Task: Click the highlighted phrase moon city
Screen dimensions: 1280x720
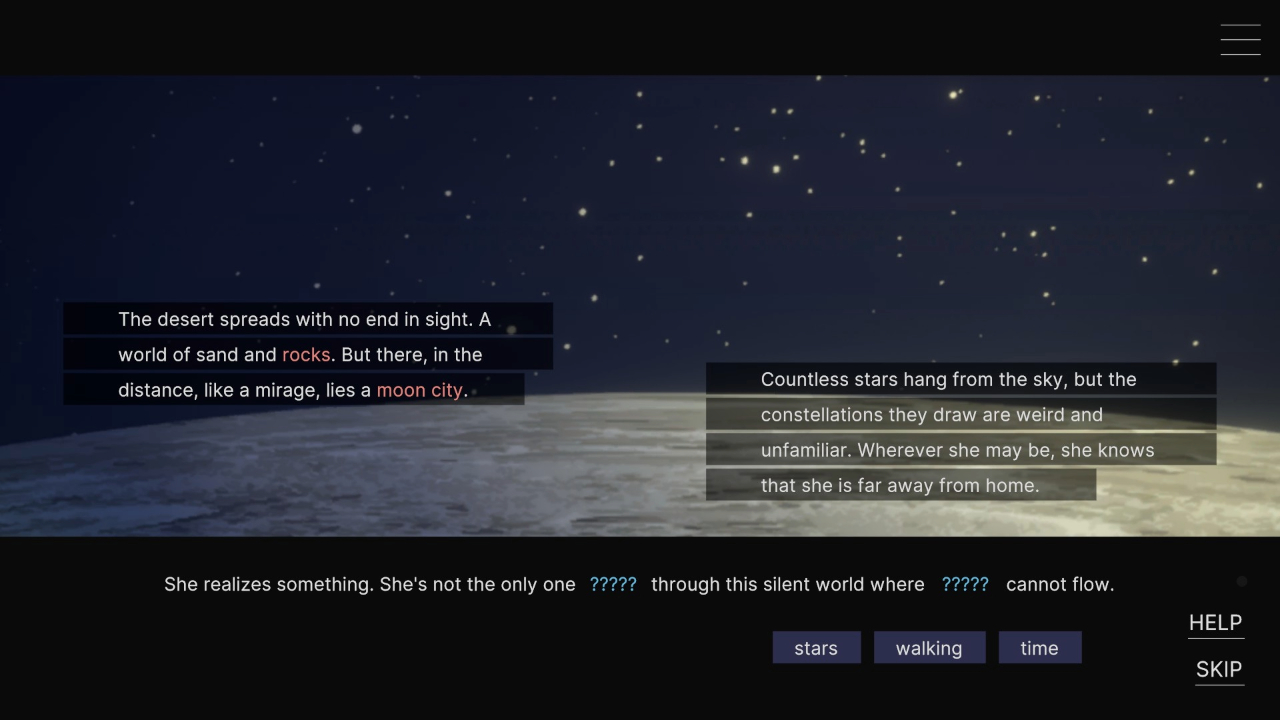Action: [x=419, y=390]
